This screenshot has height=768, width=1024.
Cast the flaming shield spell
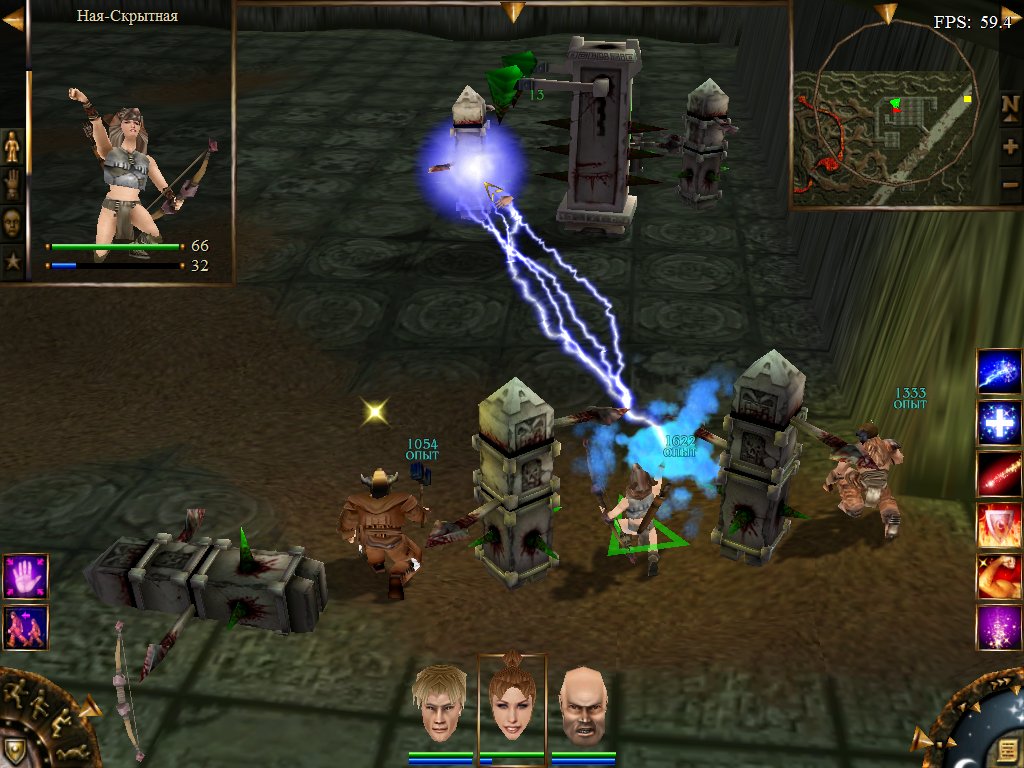coord(999,525)
